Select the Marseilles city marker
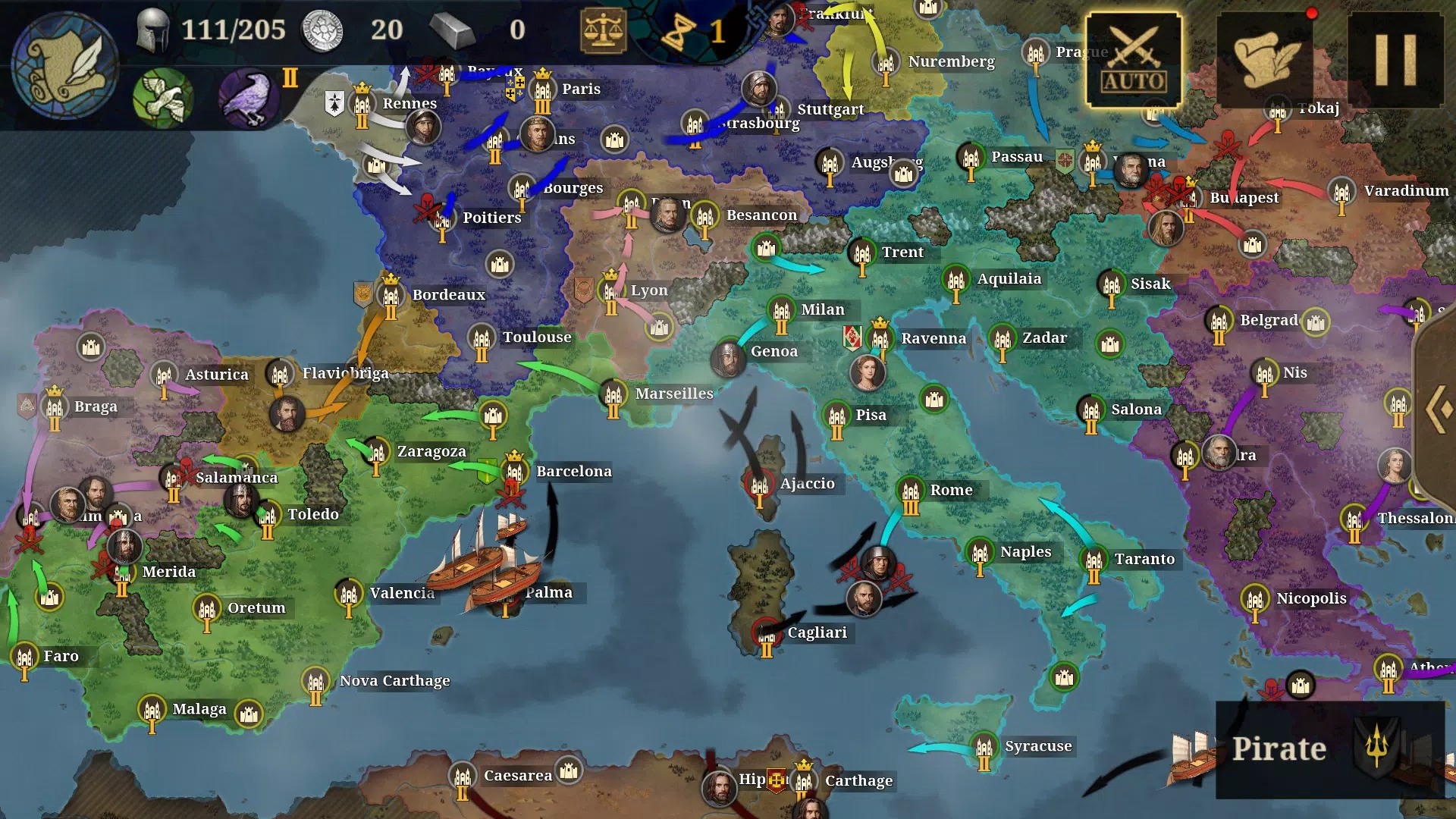Viewport: 1456px width, 819px height. 613,395
